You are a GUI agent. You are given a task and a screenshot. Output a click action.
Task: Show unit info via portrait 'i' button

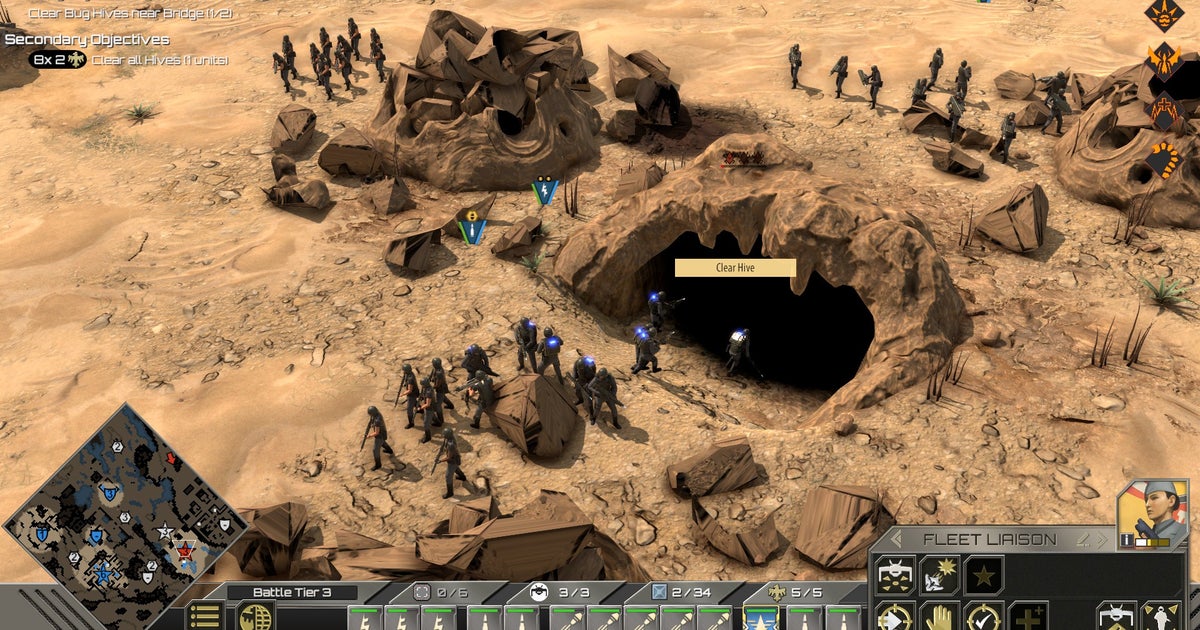(x=1127, y=541)
